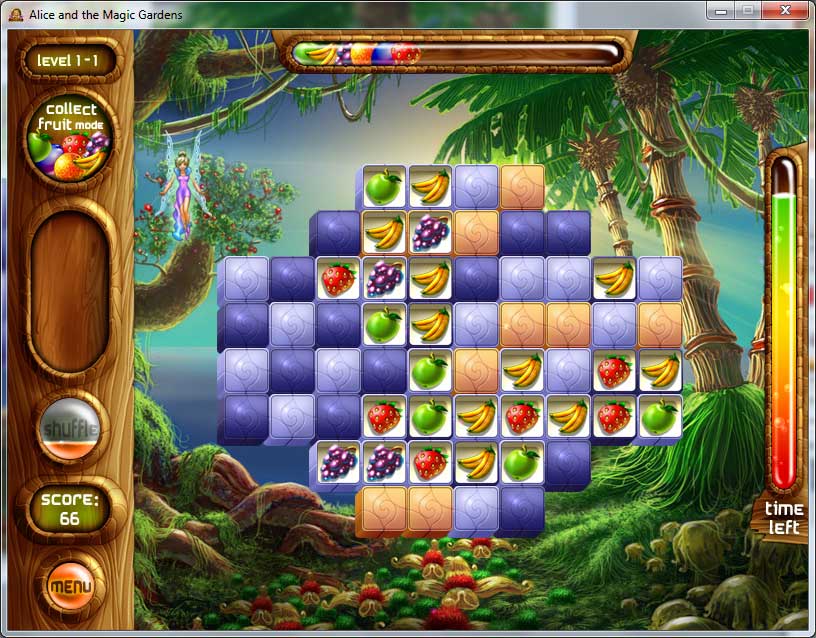This screenshot has width=816, height=638.
Task: Click the shuffle button
Action: click(x=70, y=430)
